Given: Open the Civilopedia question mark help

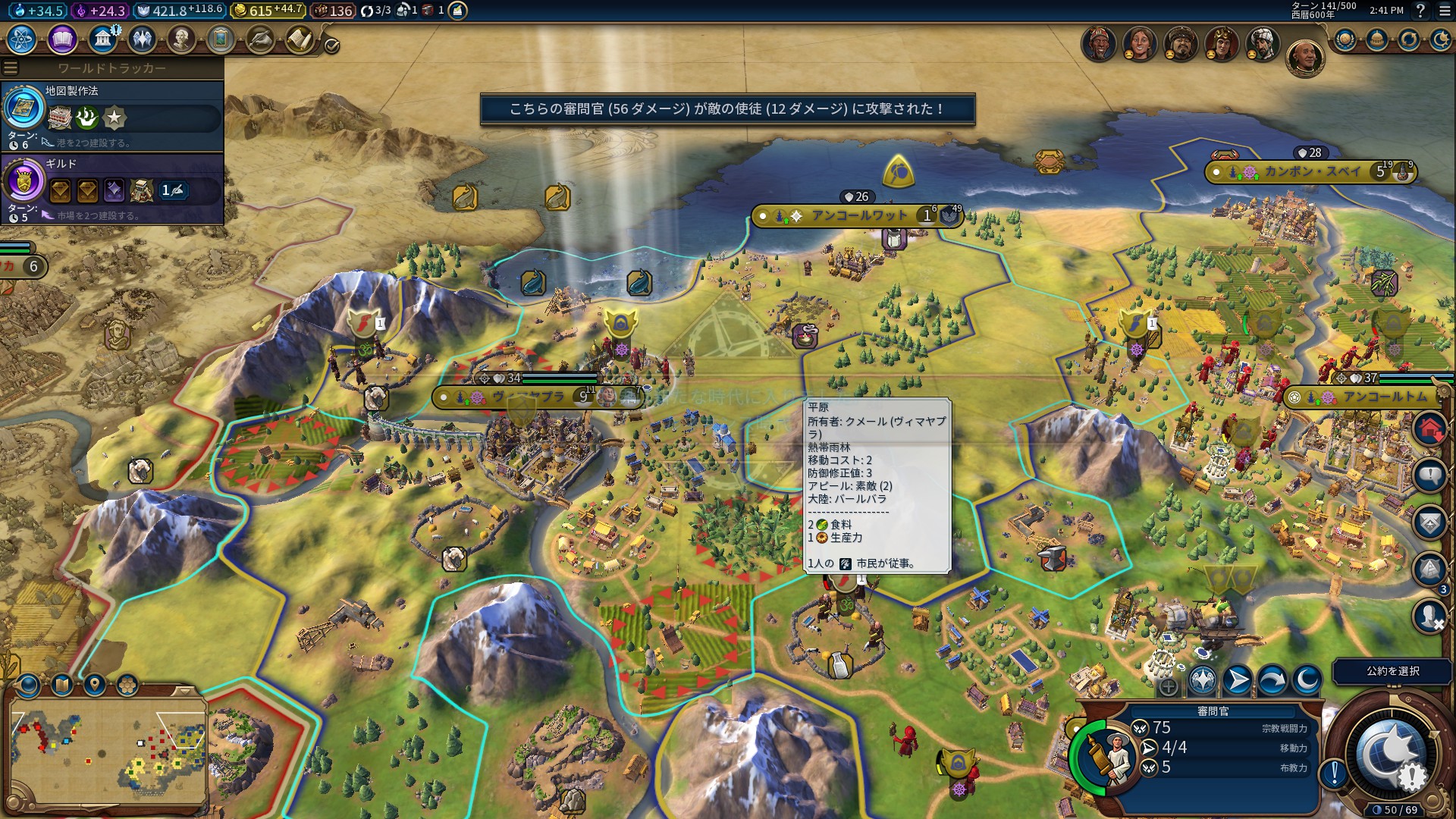Looking at the screenshot, I should click(x=1420, y=11).
